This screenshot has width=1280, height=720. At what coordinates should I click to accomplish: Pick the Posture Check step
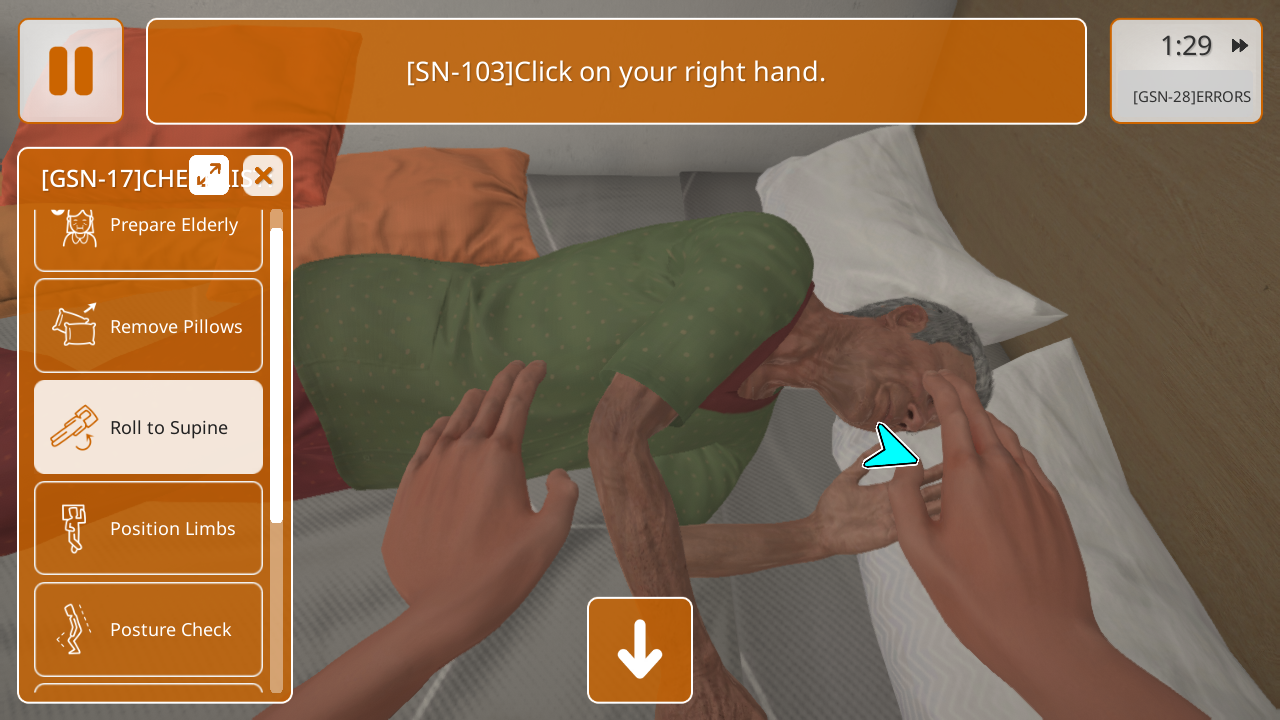tap(148, 629)
